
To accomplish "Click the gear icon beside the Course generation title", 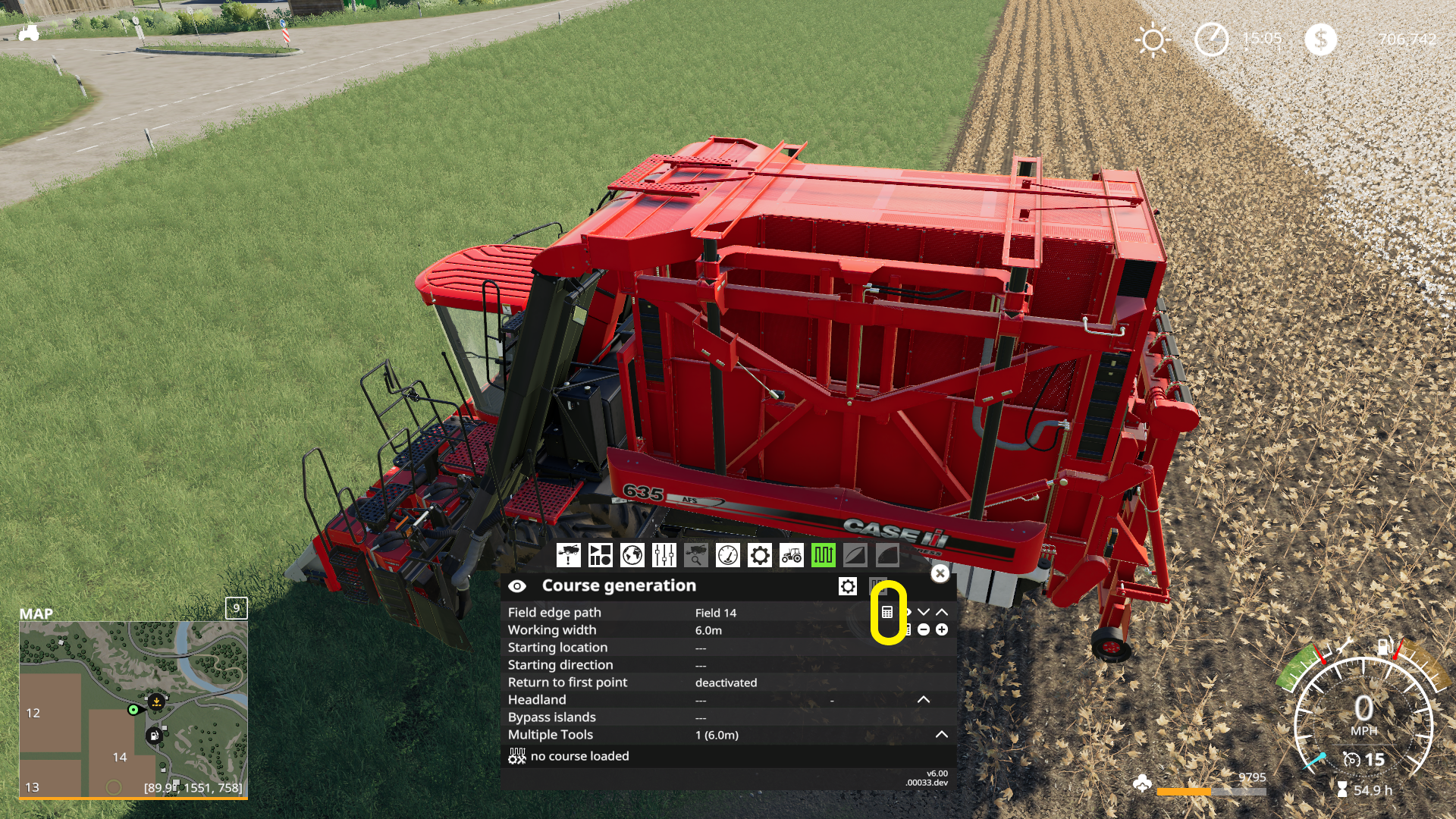I will [847, 585].
